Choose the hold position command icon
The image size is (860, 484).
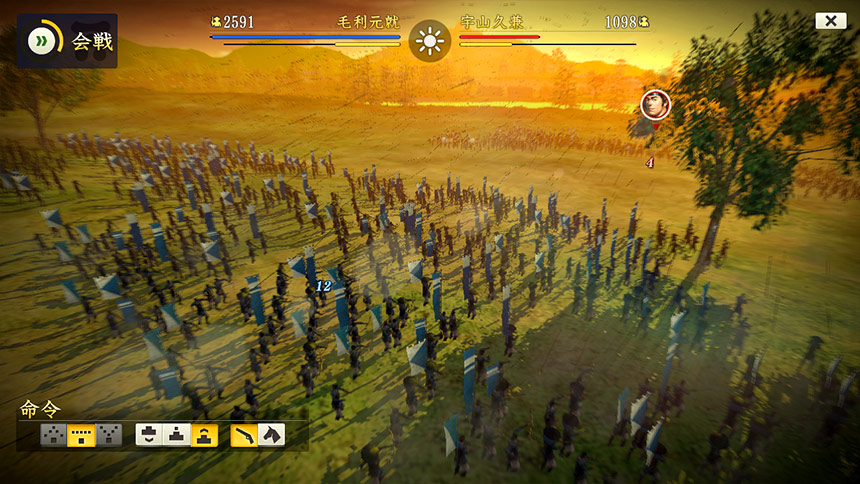(178, 434)
